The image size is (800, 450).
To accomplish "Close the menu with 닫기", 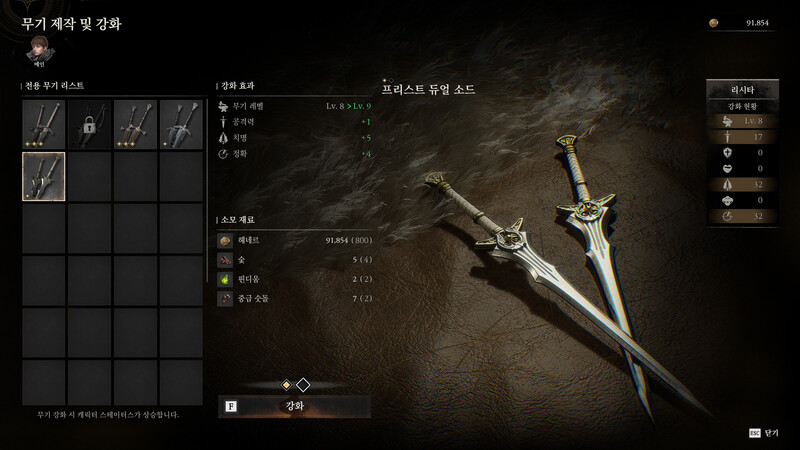I will pos(764,433).
